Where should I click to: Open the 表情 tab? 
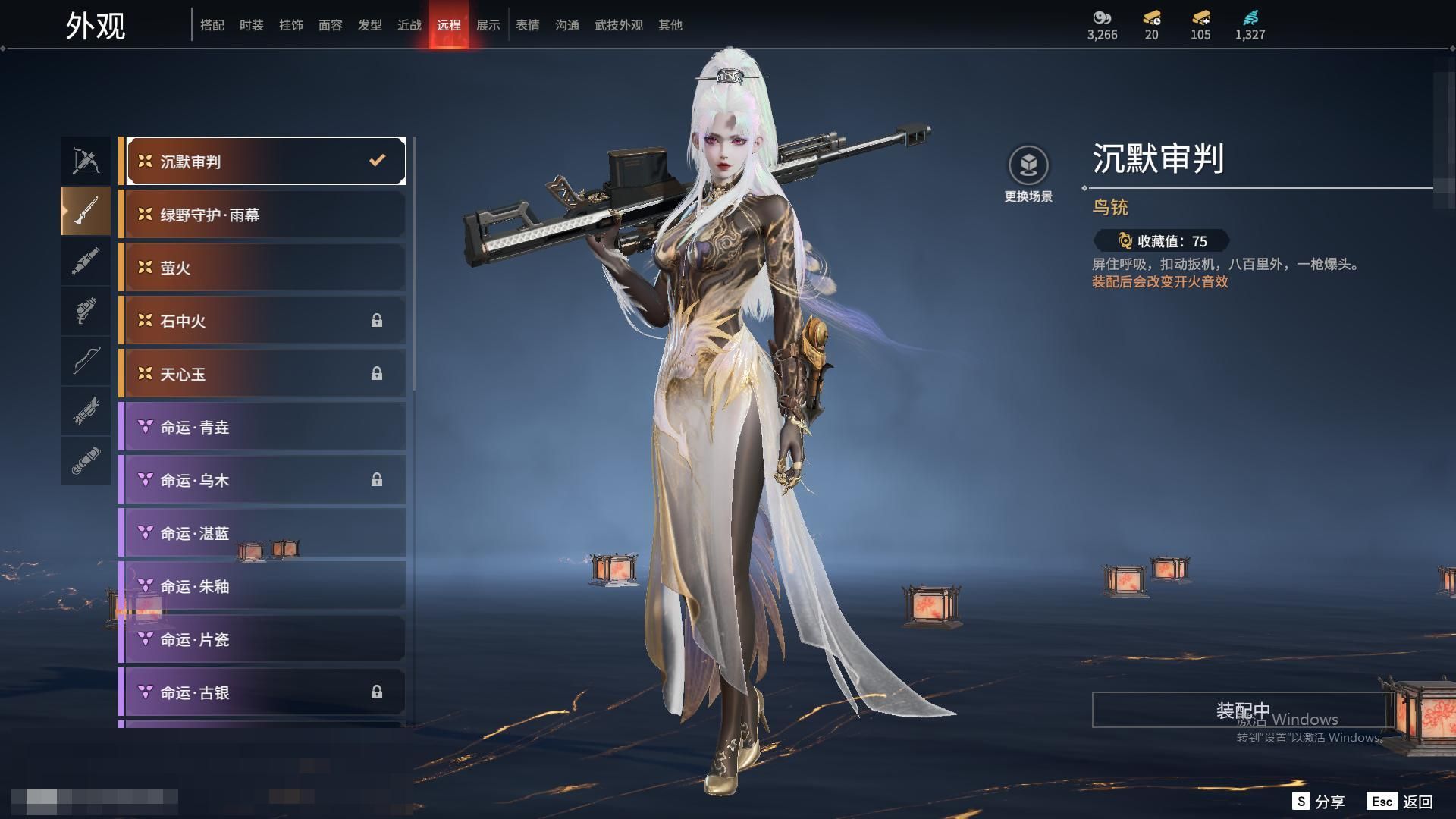(527, 25)
